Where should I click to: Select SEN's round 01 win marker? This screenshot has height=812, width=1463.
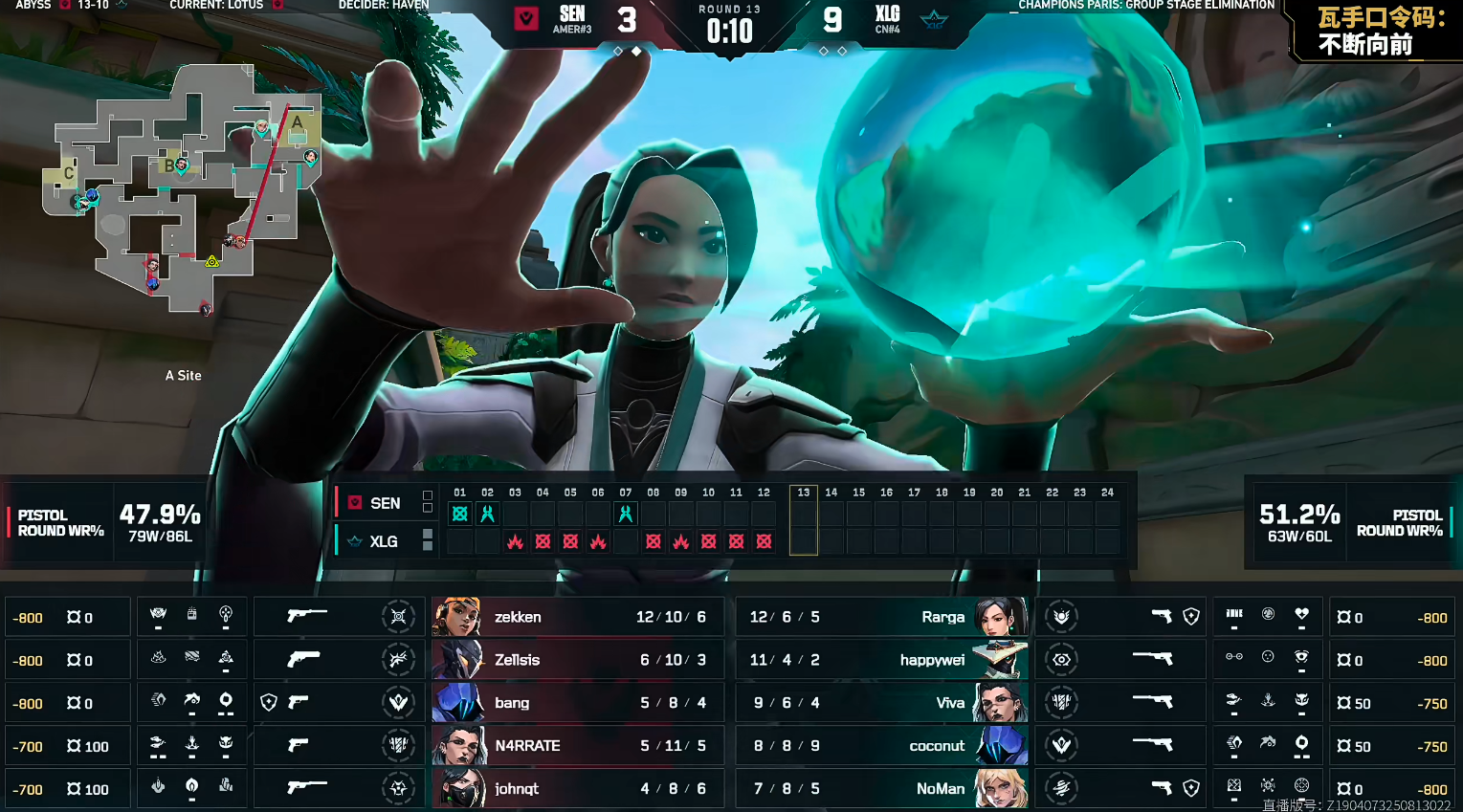point(460,514)
